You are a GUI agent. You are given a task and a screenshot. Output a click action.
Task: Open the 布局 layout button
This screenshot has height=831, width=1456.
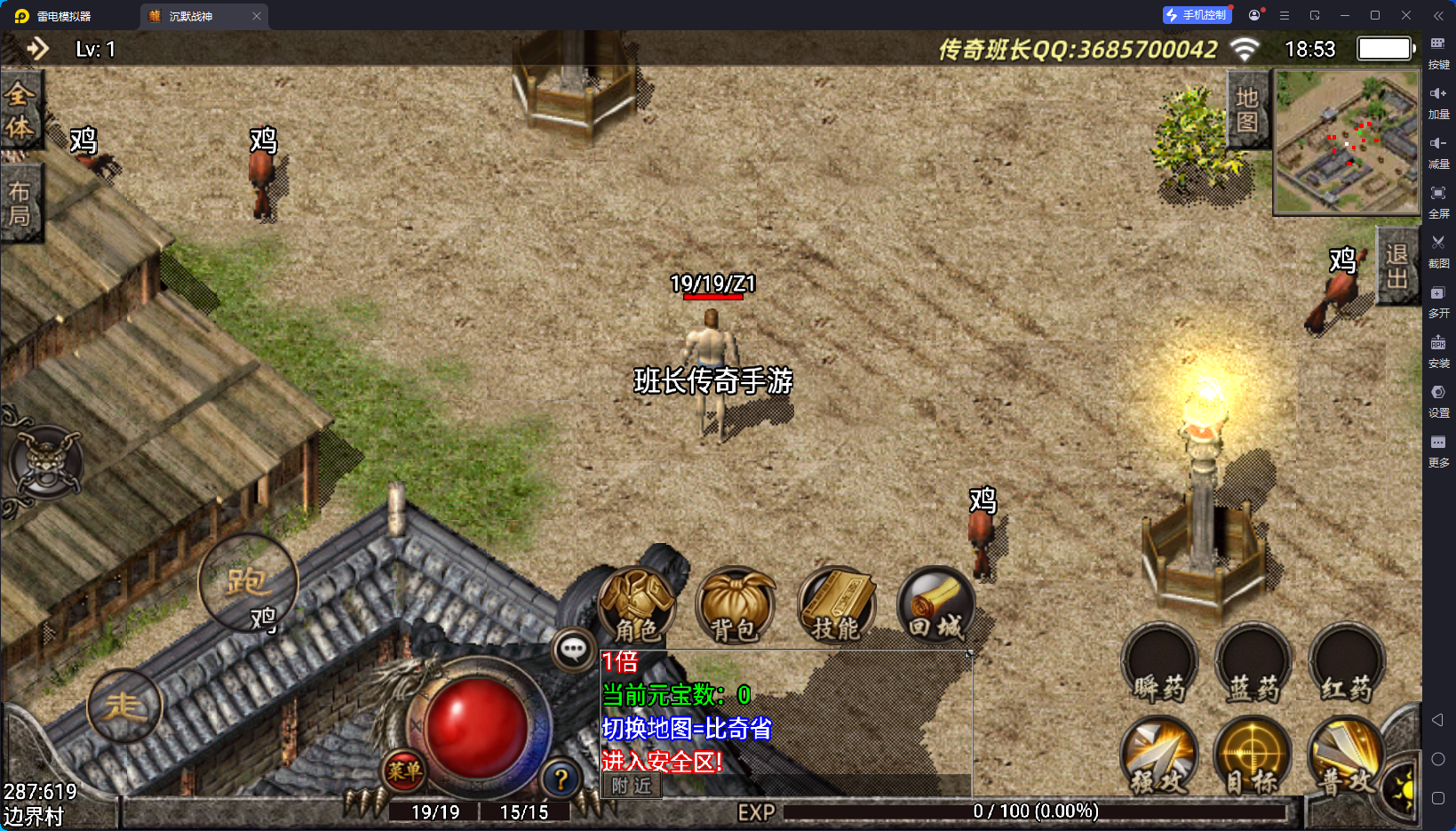click(x=20, y=204)
